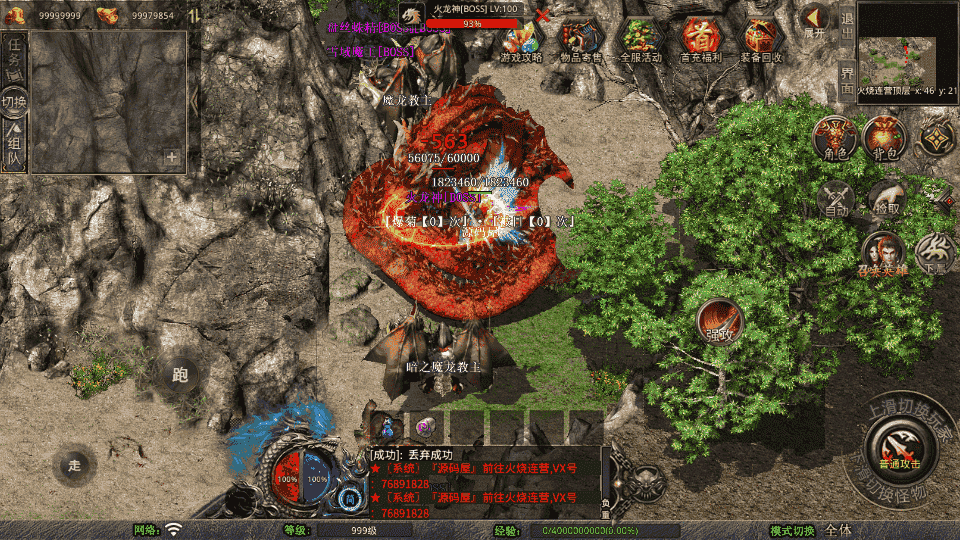Click the 展开 expand arrow button
The image size is (960, 540).
pos(814,21)
